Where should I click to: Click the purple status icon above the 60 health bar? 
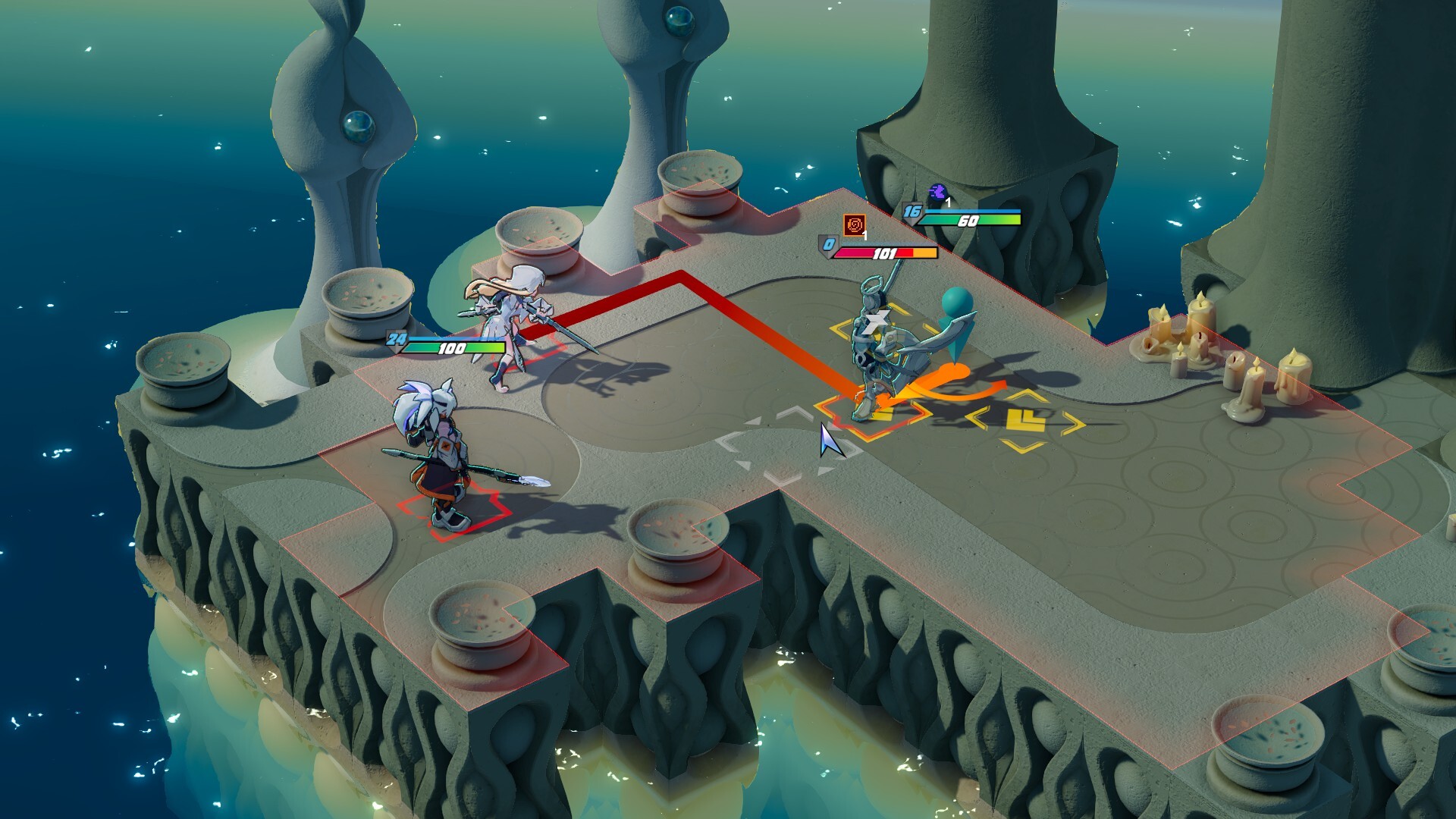tap(938, 192)
